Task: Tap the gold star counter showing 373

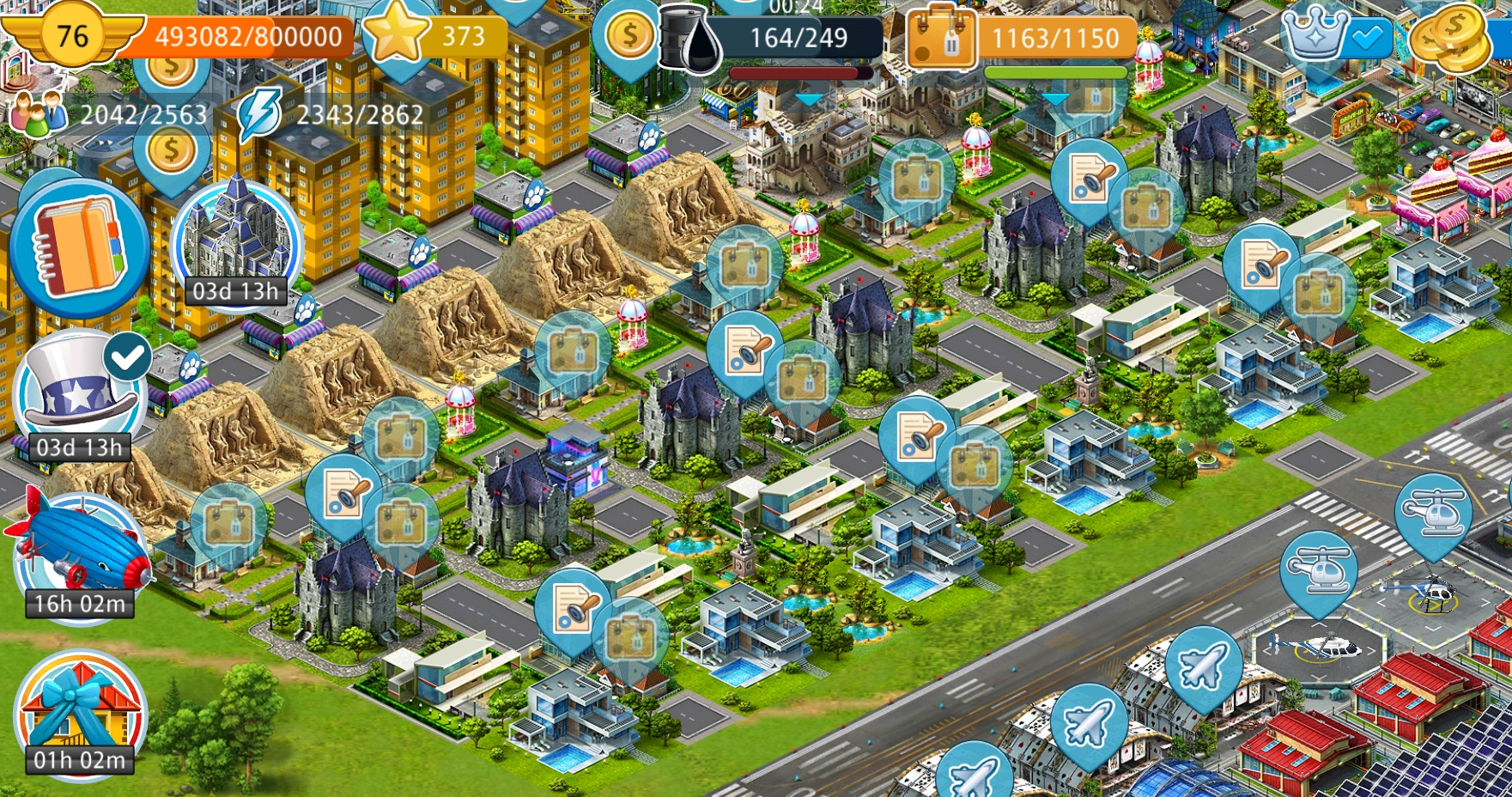Action: pyautogui.click(x=434, y=36)
